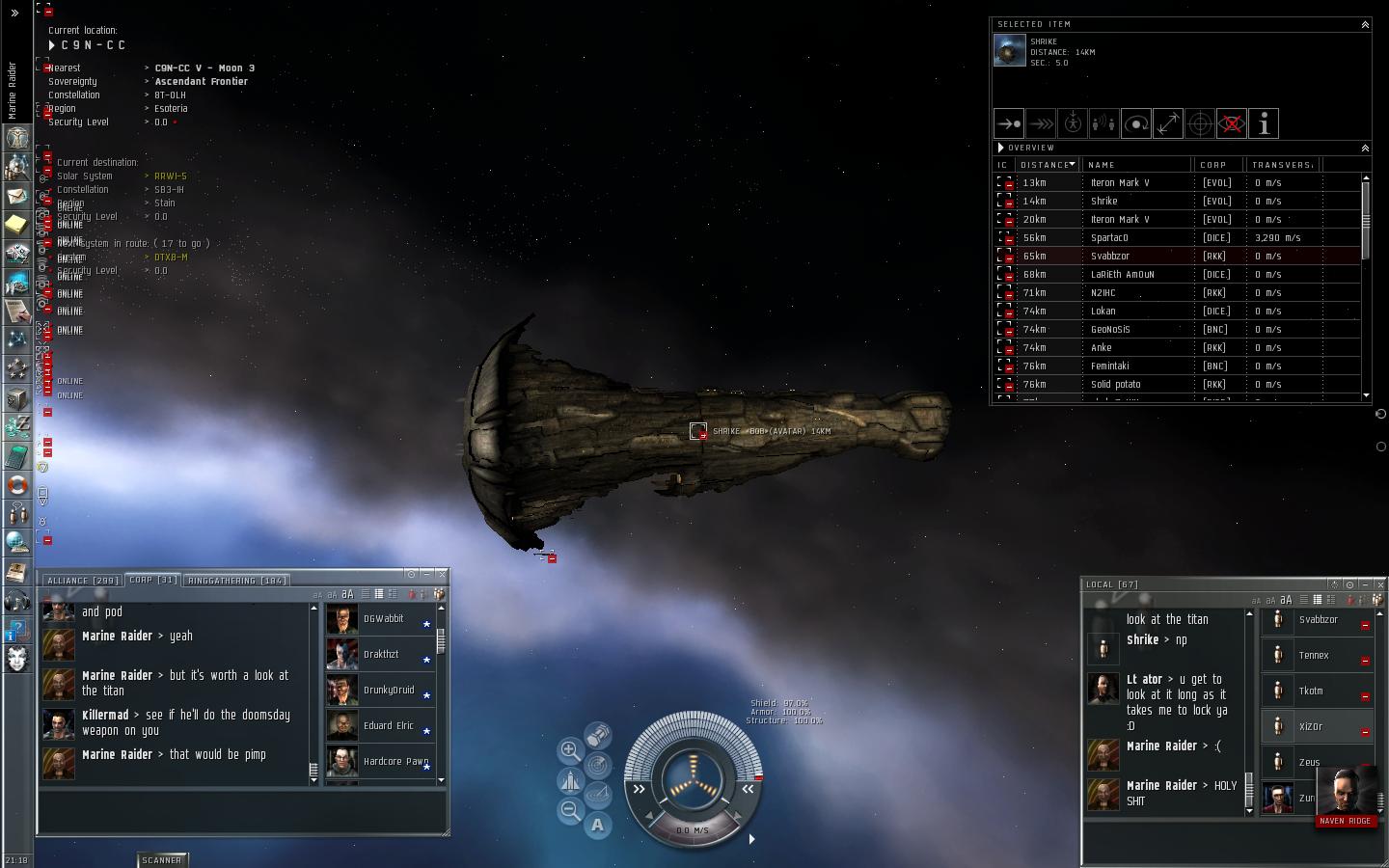Switch to the Alliance chat tab
The height and width of the screenshot is (868, 1389).
(x=82, y=581)
